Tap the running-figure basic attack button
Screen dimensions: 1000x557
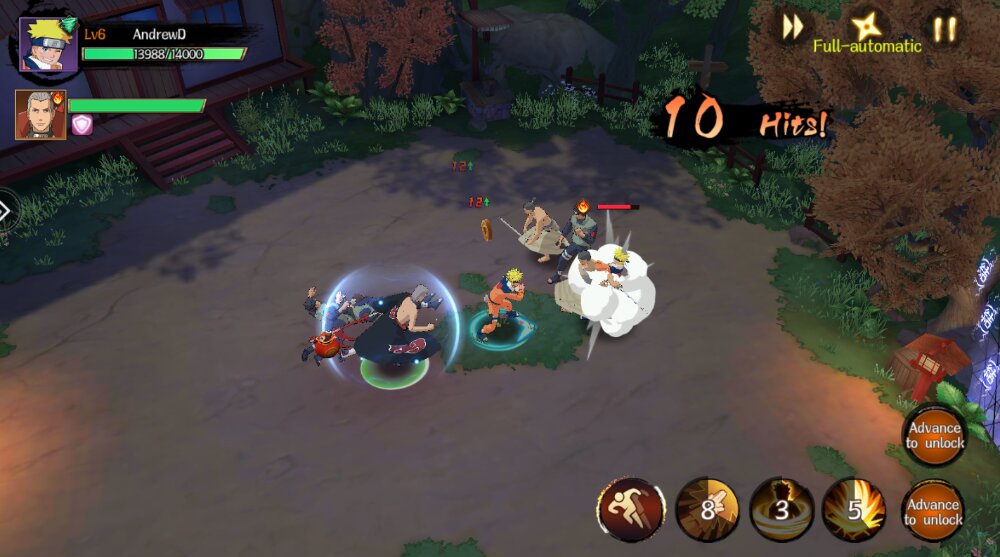(x=631, y=510)
